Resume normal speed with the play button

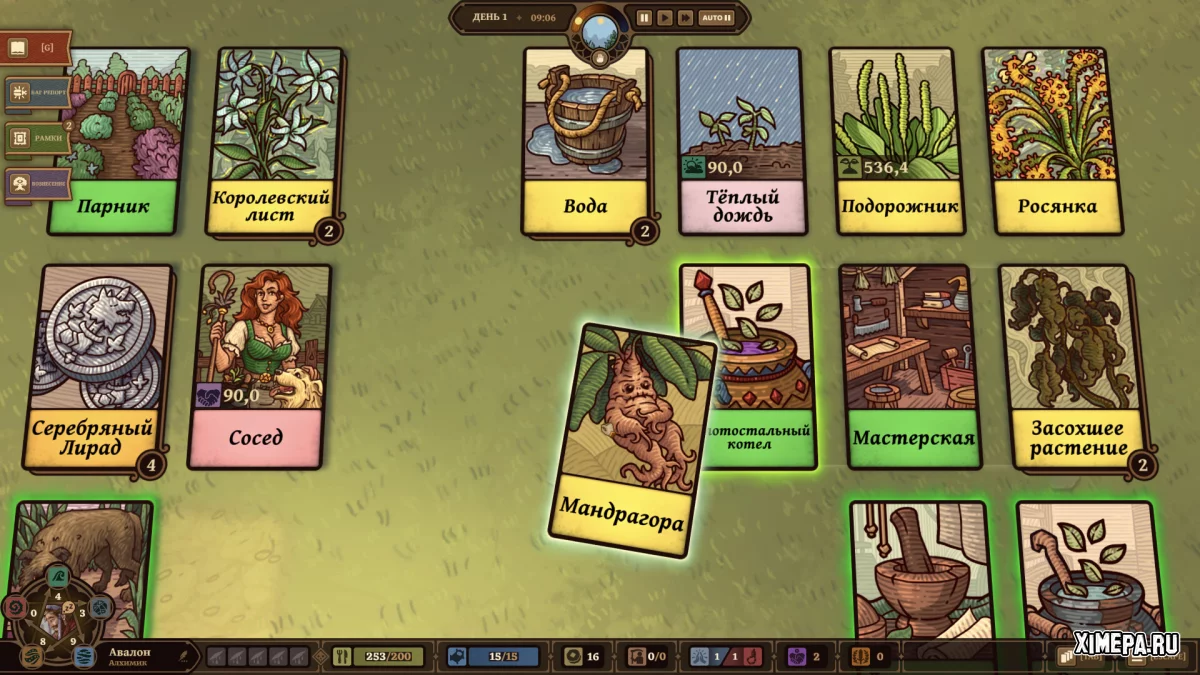pyautogui.click(x=664, y=17)
